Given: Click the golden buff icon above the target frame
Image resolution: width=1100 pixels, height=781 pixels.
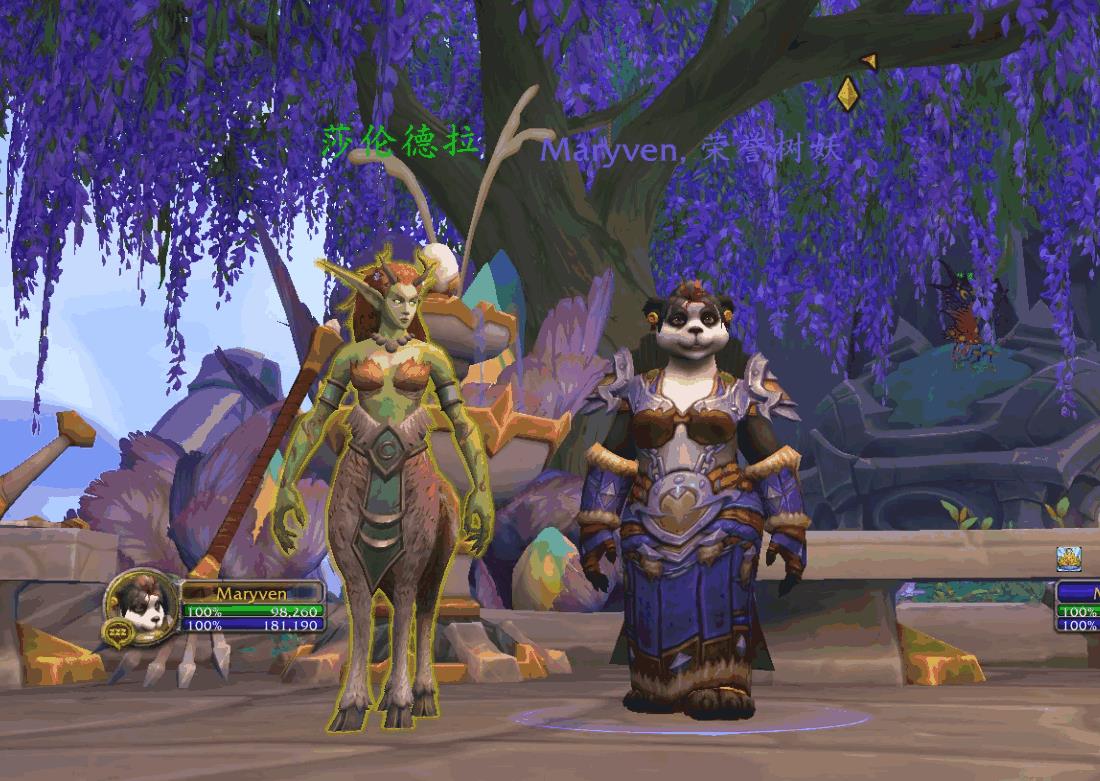Looking at the screenshot, I should [1069, 559].
